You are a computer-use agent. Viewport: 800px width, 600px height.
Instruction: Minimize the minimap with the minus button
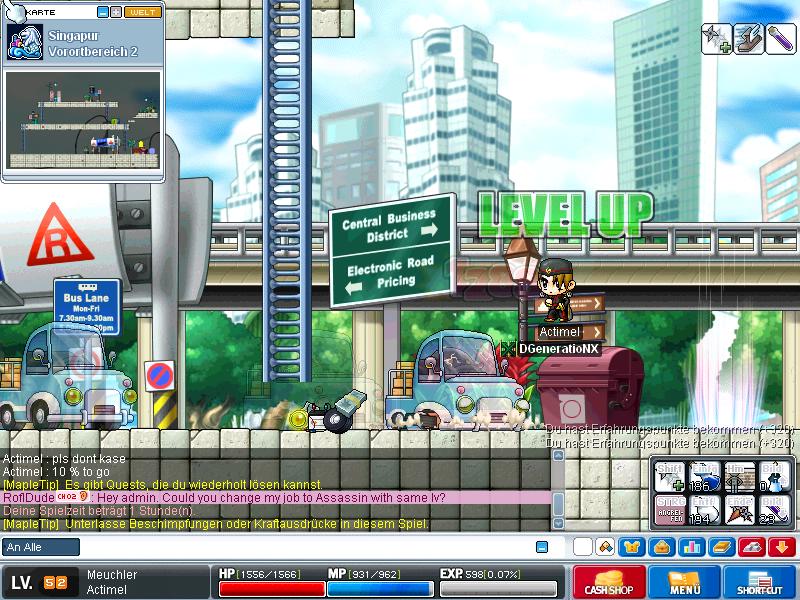(x=103, y=12)
